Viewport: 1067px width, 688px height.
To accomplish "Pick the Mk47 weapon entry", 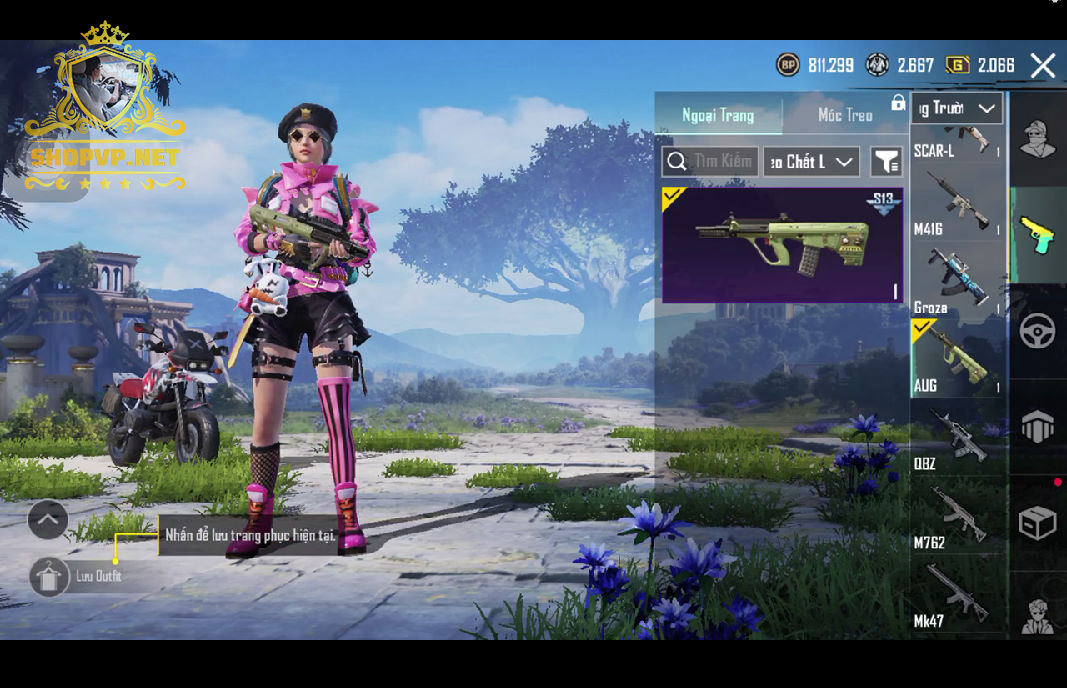I will click(957, 595).
